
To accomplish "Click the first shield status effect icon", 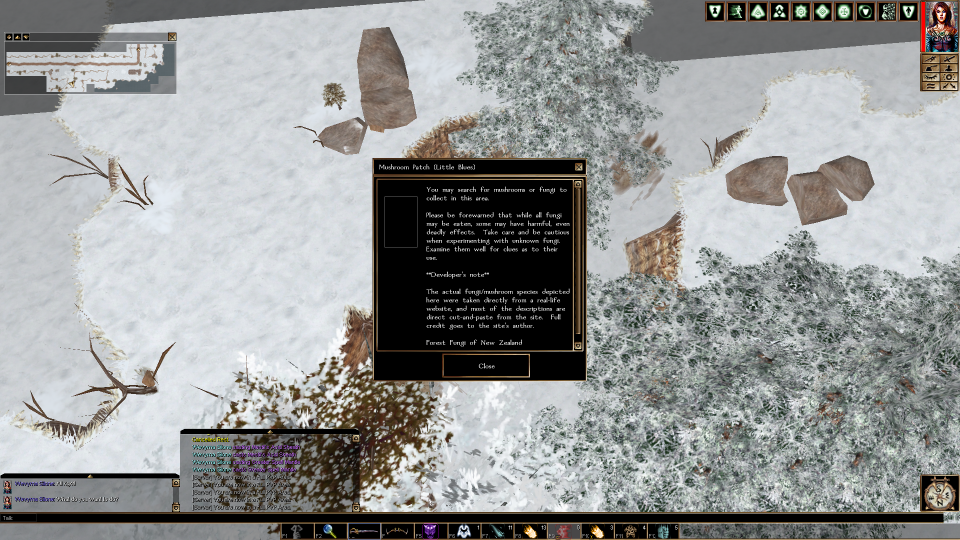I will coord(714,12).
